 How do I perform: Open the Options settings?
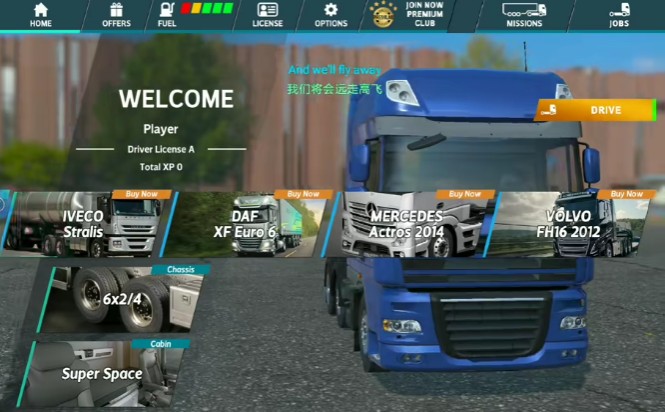point(331,15)
